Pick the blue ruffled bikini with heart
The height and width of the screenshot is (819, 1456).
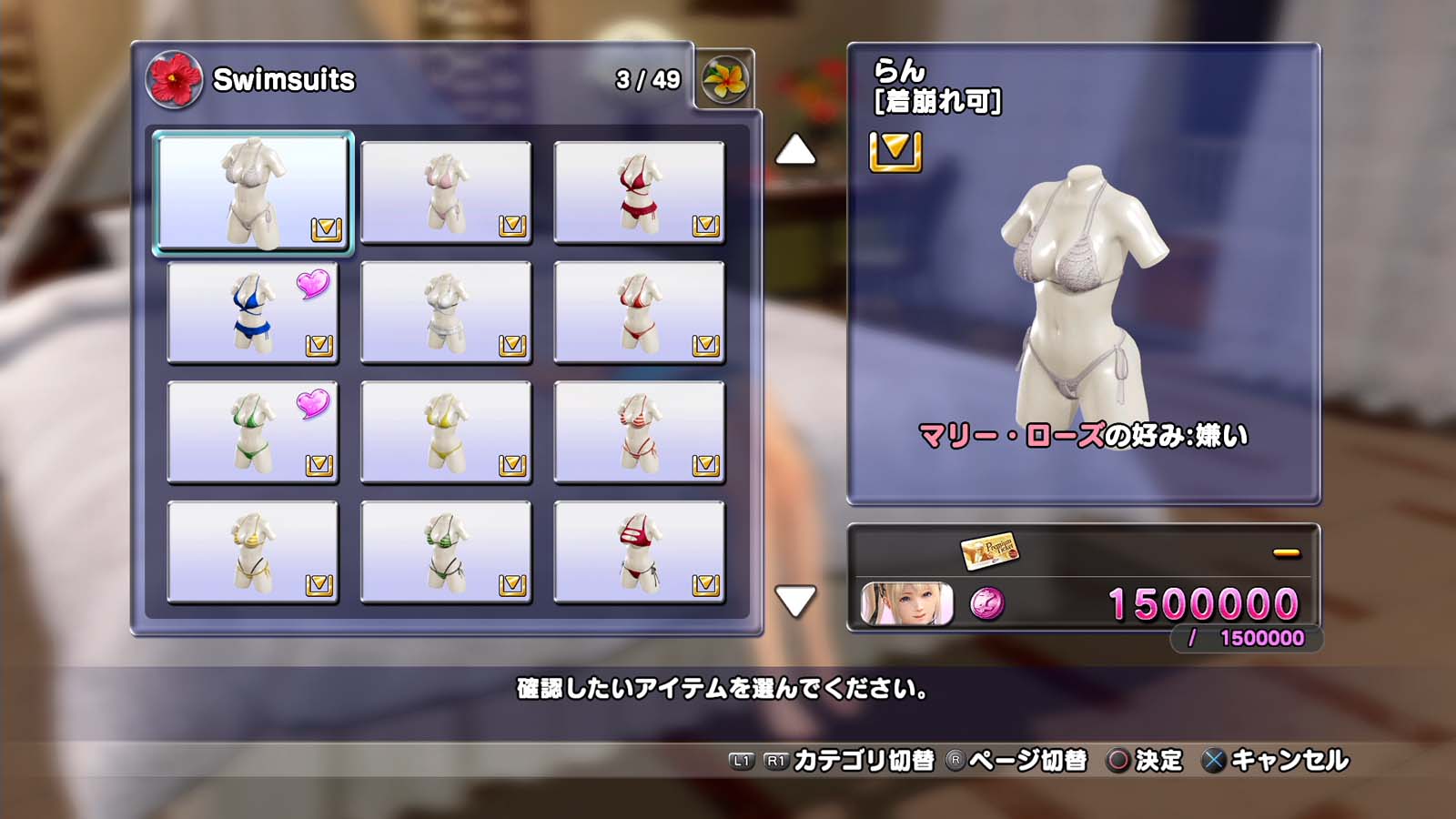click(252, 312)
